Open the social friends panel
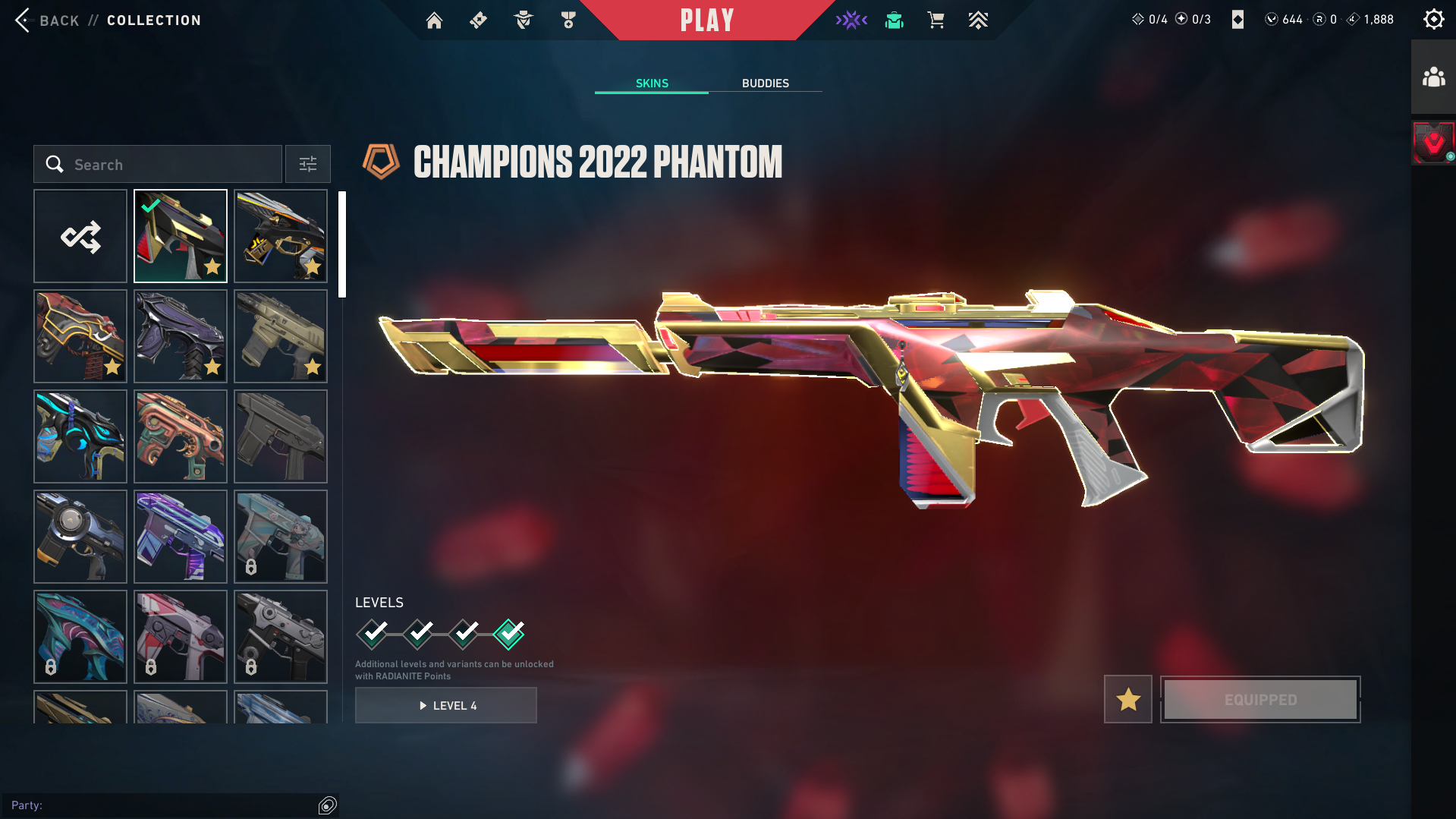Image resolution: width=1456 pixels, height=819 pixels. [x=1433, y=77]
